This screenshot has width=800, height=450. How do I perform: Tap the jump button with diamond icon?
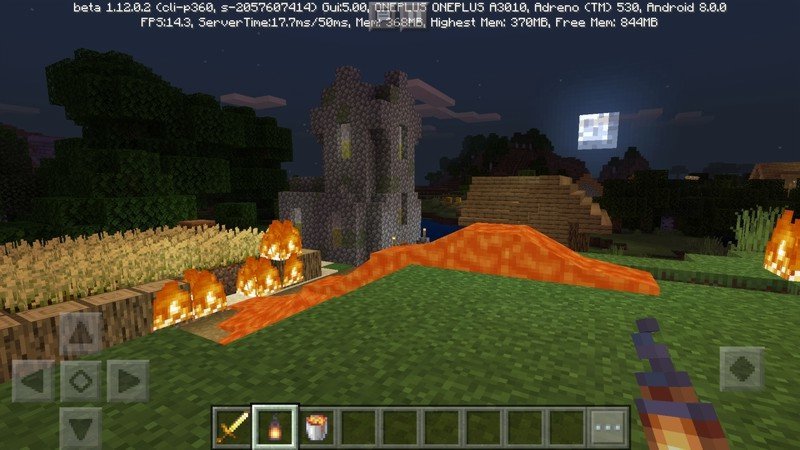click(x=741, y=368)
